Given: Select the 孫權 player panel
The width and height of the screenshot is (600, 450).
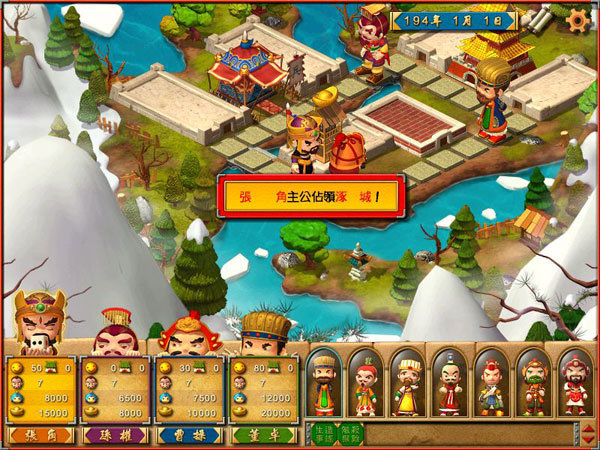Looking at the screenshot, I should 114,388.
